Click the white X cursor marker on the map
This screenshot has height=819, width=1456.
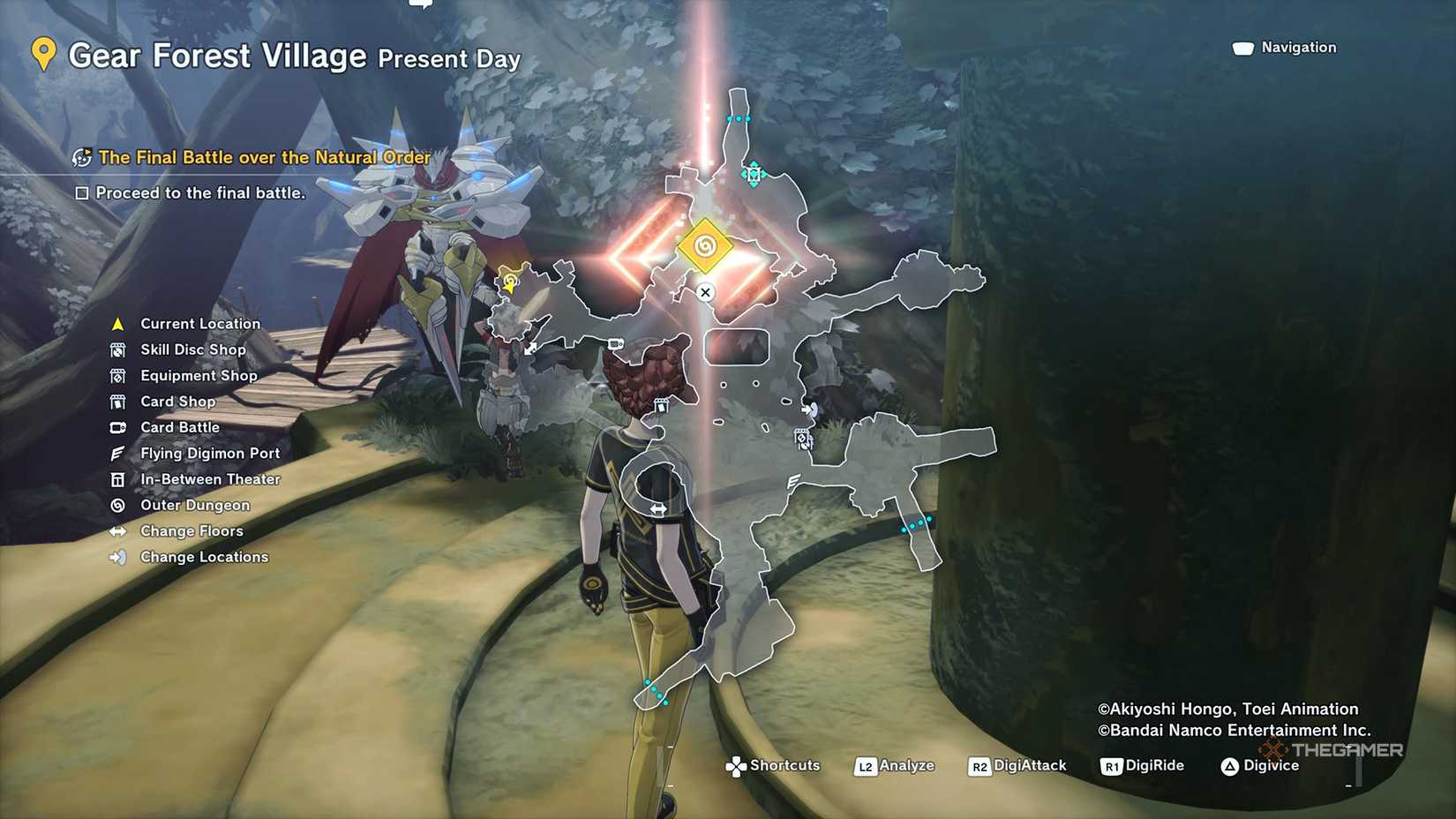[705, 292]
